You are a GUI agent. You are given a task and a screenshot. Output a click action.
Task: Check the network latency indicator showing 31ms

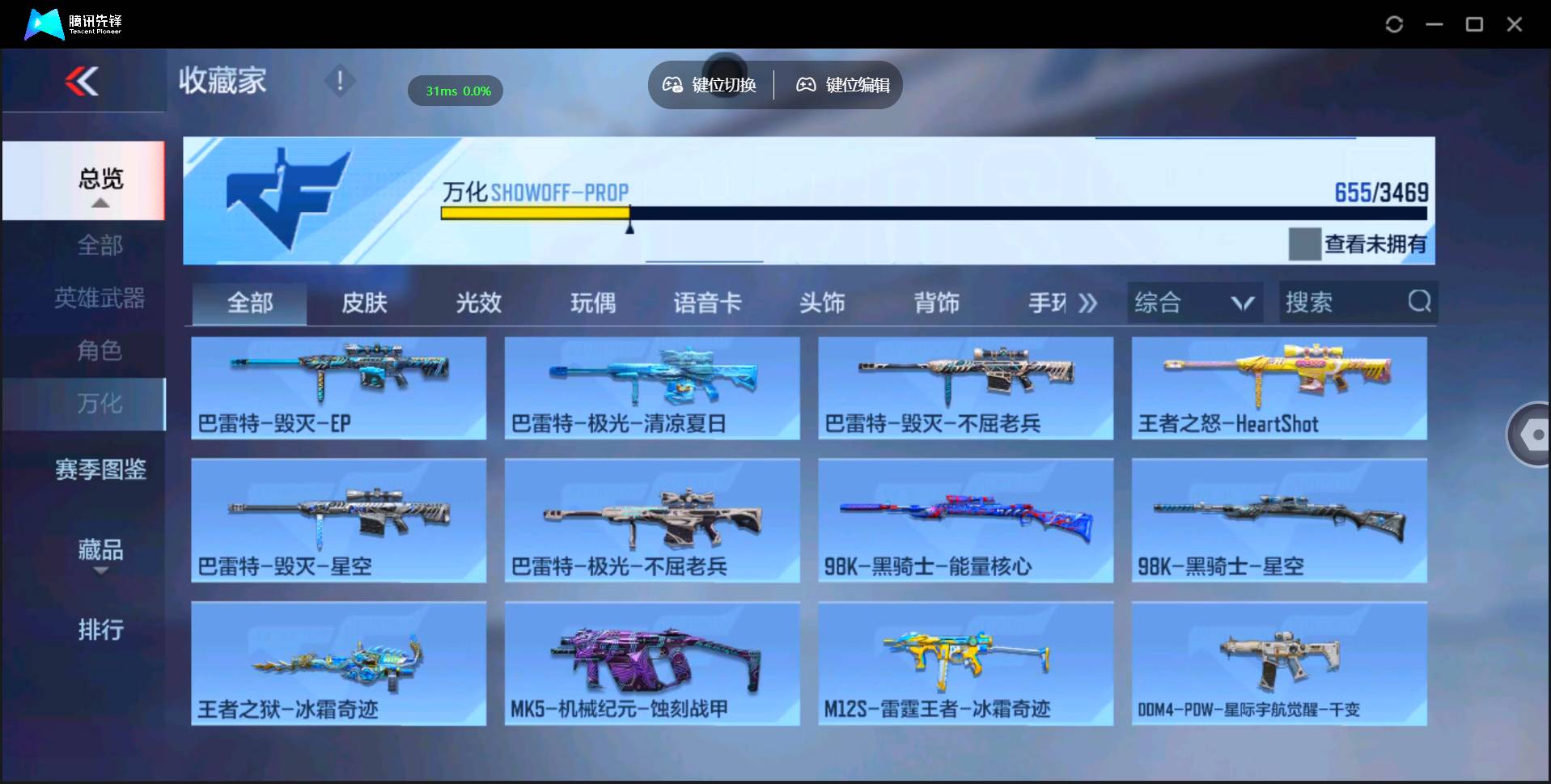click(455, 91)
